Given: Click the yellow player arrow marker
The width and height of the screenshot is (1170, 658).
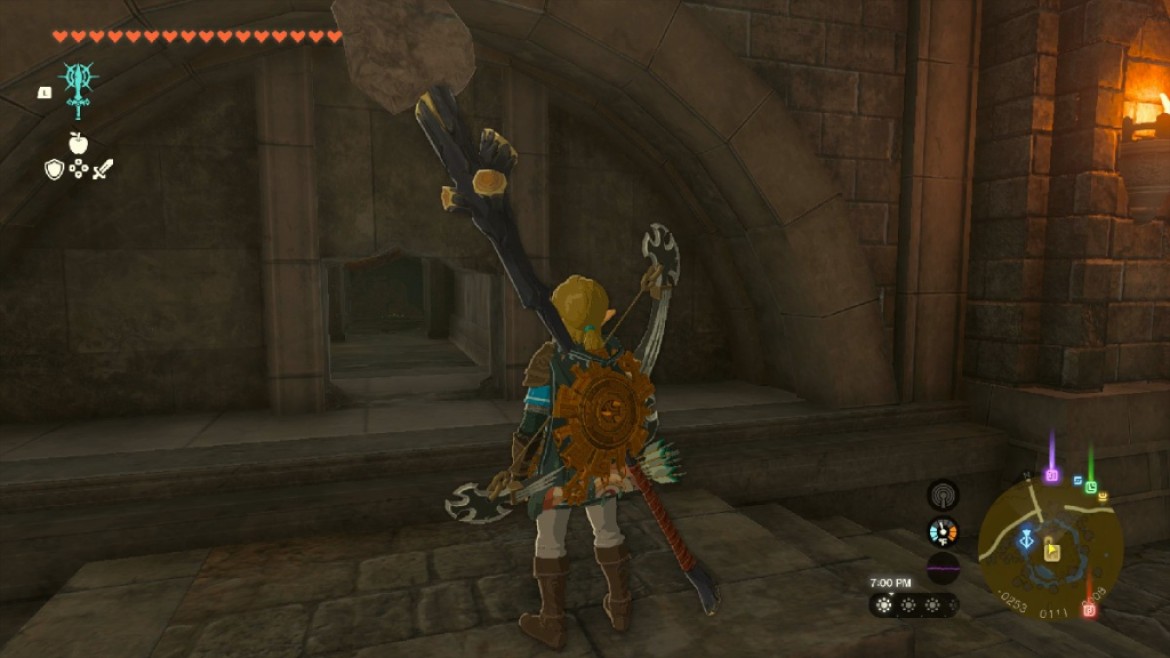Looking at the screenshot, I should (x=1052, y=549).
